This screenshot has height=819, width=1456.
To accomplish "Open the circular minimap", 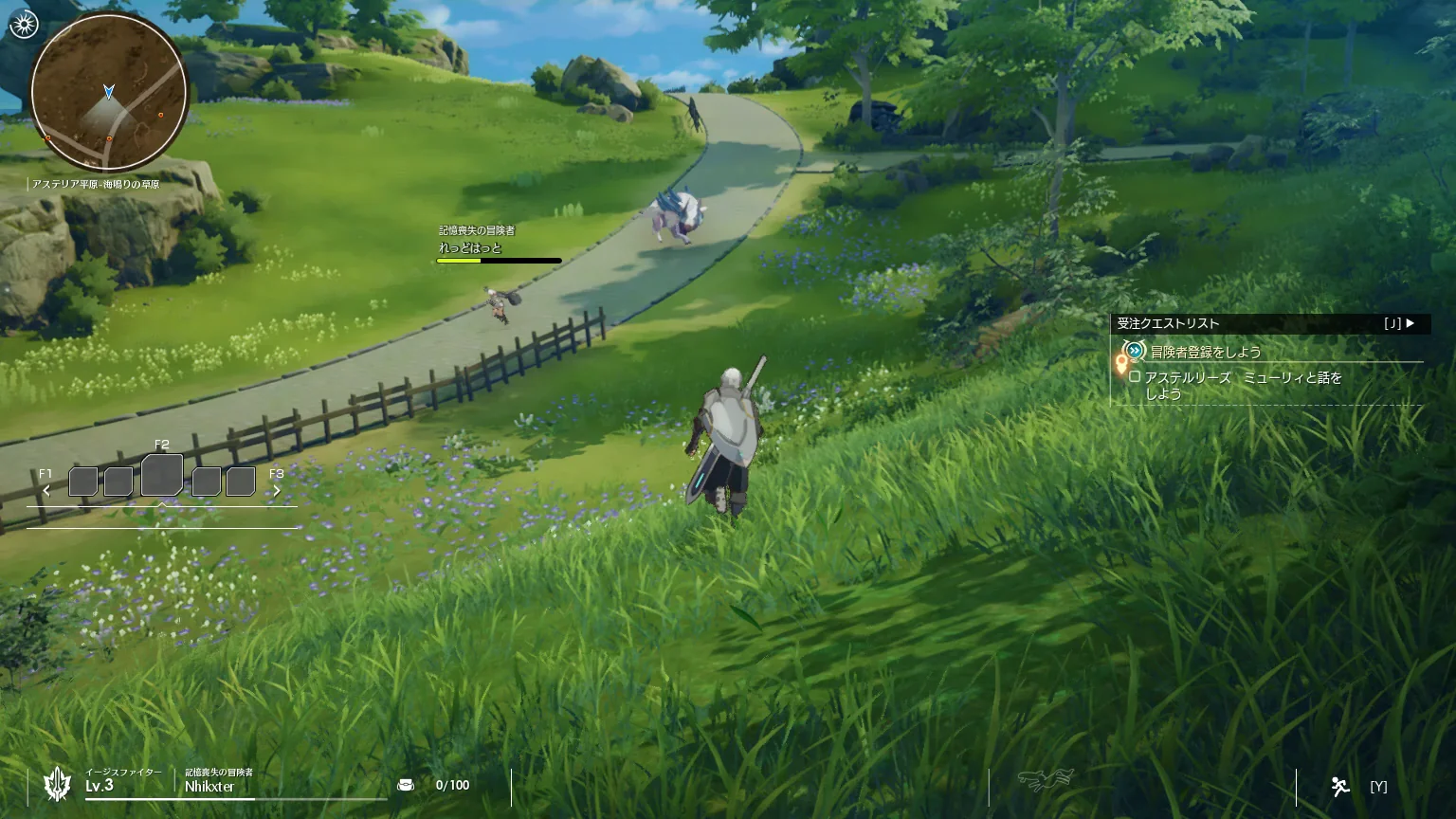I will [108, 92].
